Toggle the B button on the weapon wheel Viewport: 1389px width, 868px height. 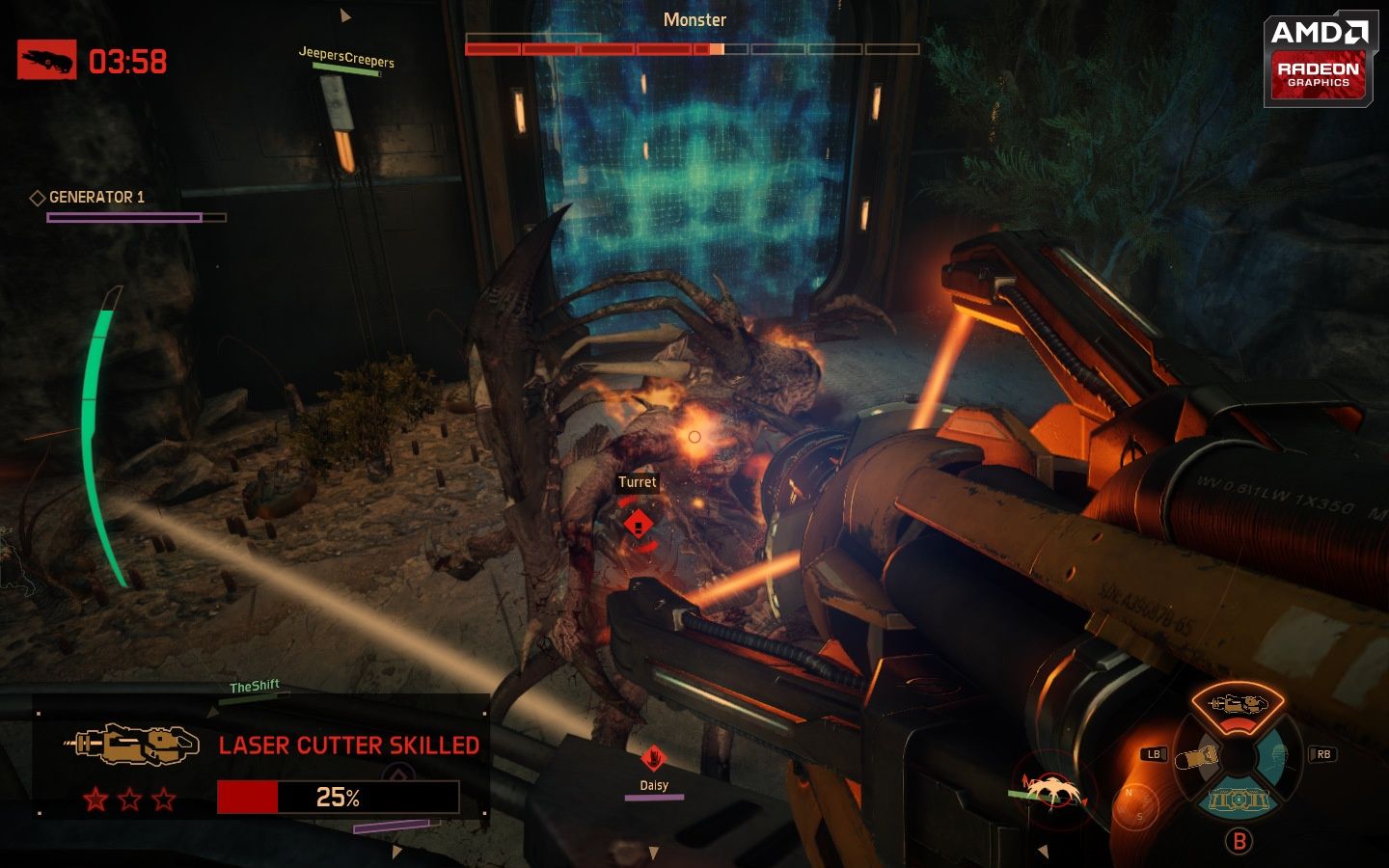point(1239,840)
